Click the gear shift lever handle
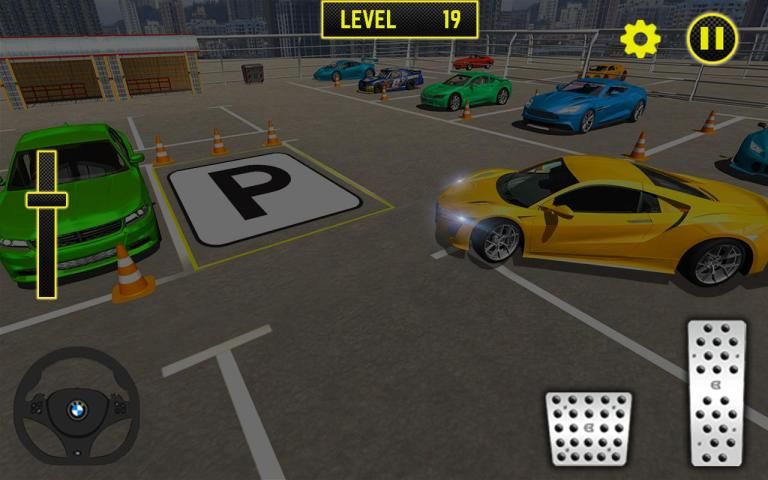The width and height of the screenshot is (768, 480). 47,200
